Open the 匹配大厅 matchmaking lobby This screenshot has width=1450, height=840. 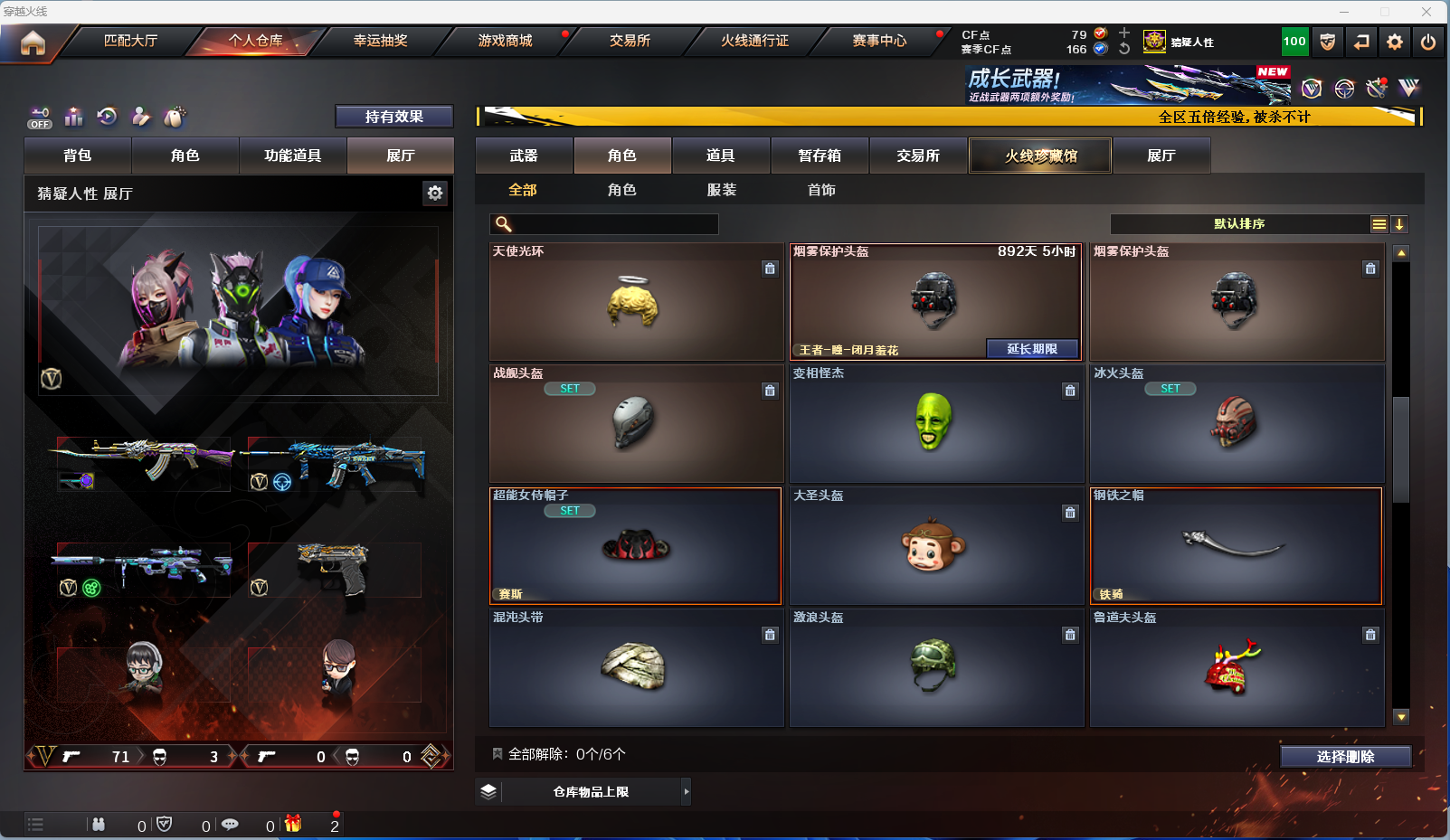pos(131,41)
